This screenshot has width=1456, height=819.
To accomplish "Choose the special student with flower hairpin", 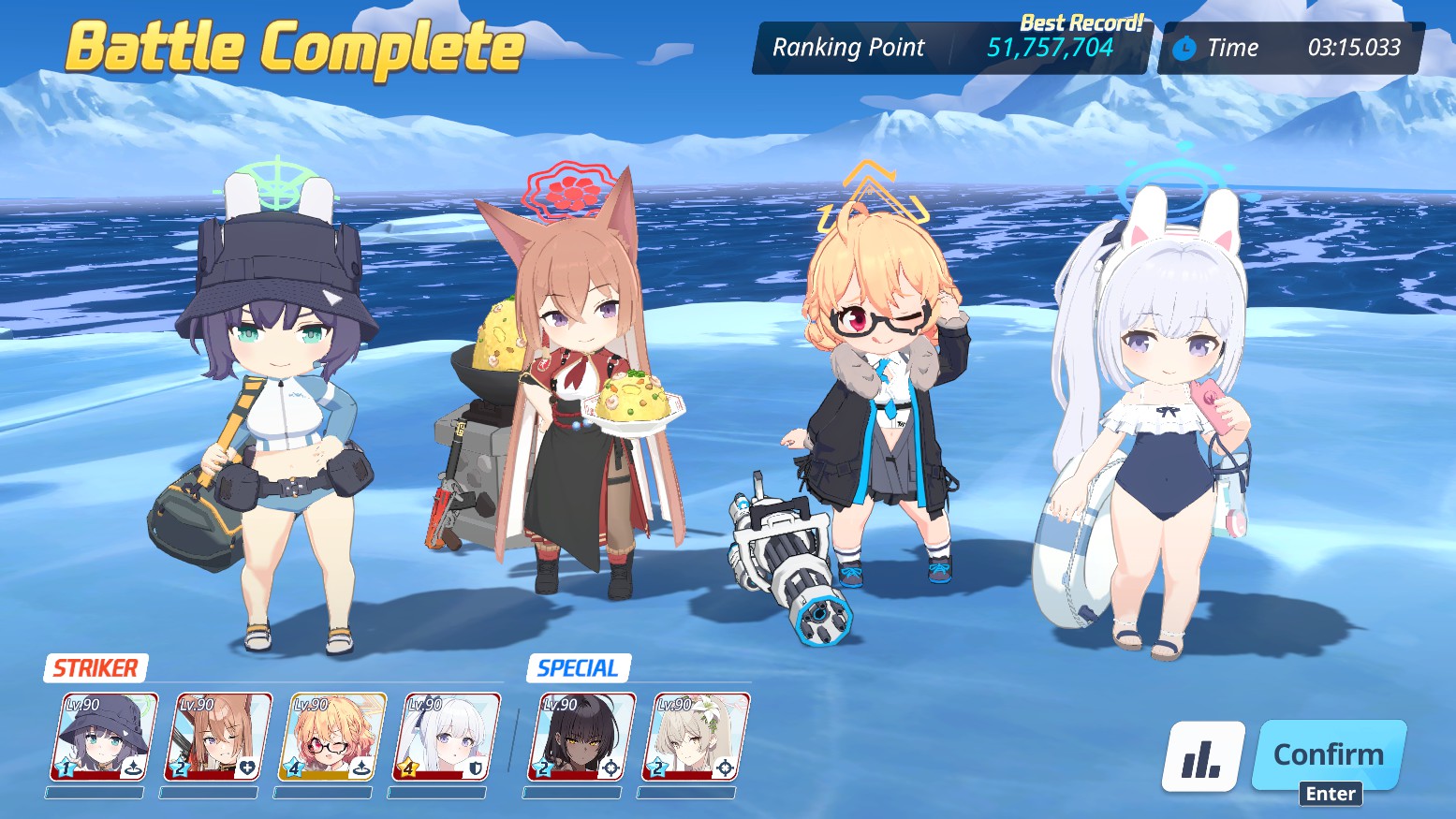I will pyautogui.click(x=696, y=738).
